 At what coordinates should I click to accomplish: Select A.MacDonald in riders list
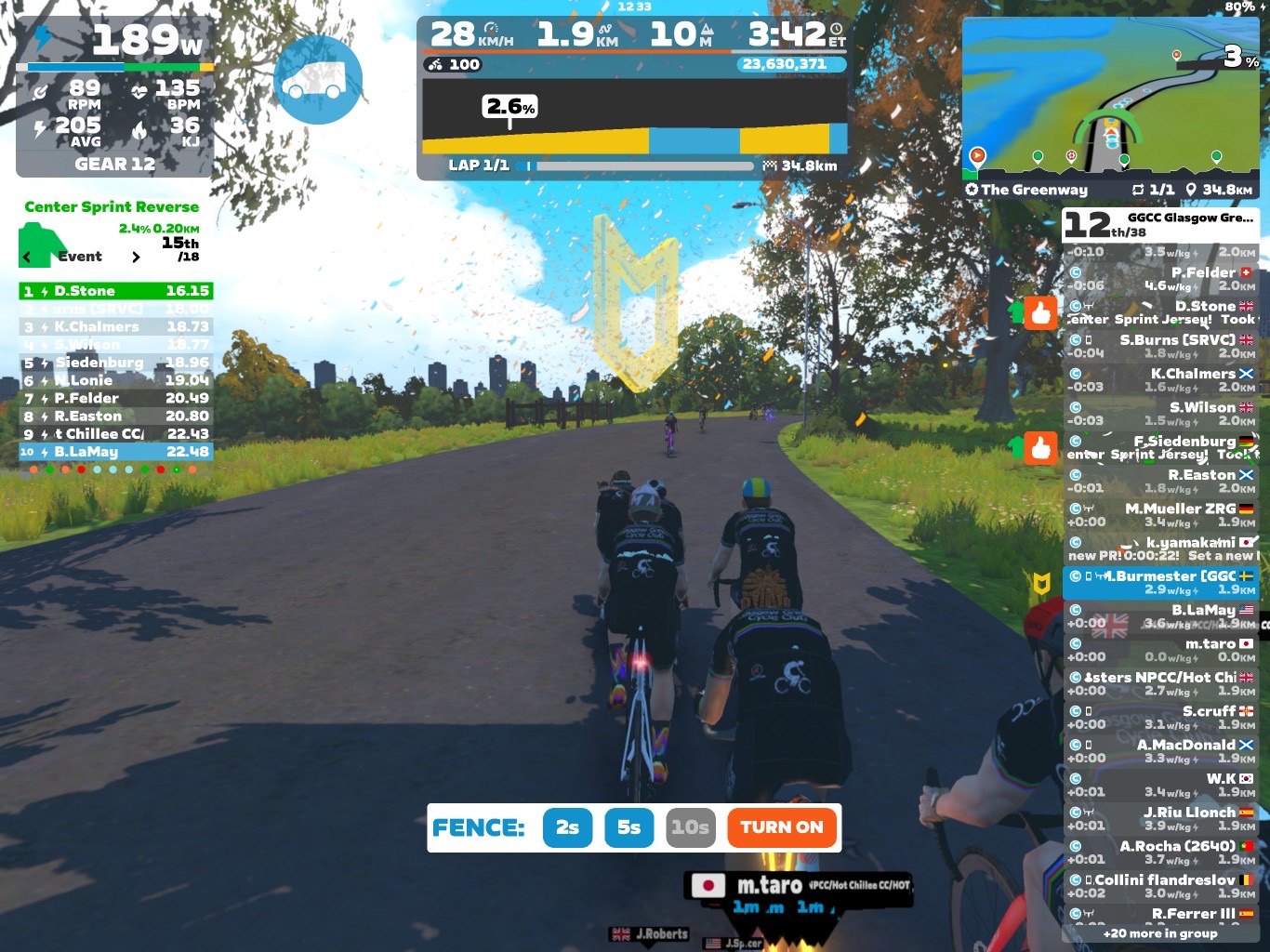point(1160,750)
